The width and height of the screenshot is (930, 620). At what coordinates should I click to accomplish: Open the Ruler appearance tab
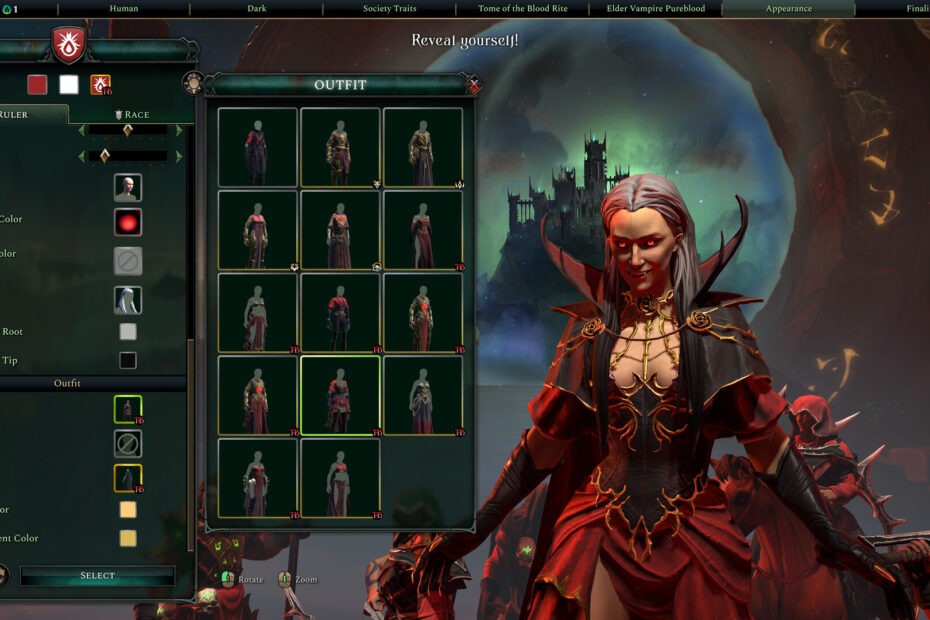pos(28,115)
